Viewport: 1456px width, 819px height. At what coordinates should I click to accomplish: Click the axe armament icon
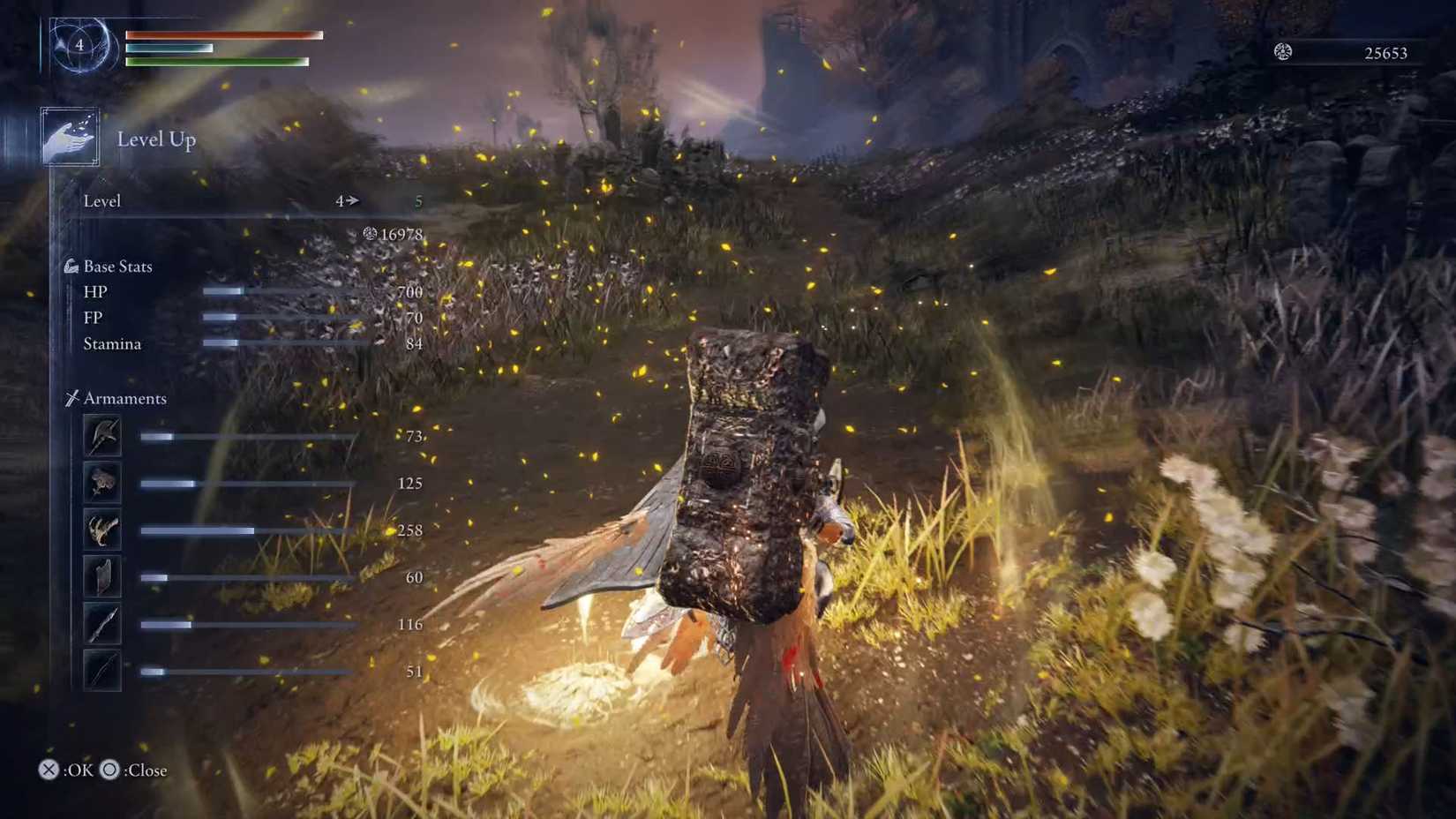[x=101, y=437]
